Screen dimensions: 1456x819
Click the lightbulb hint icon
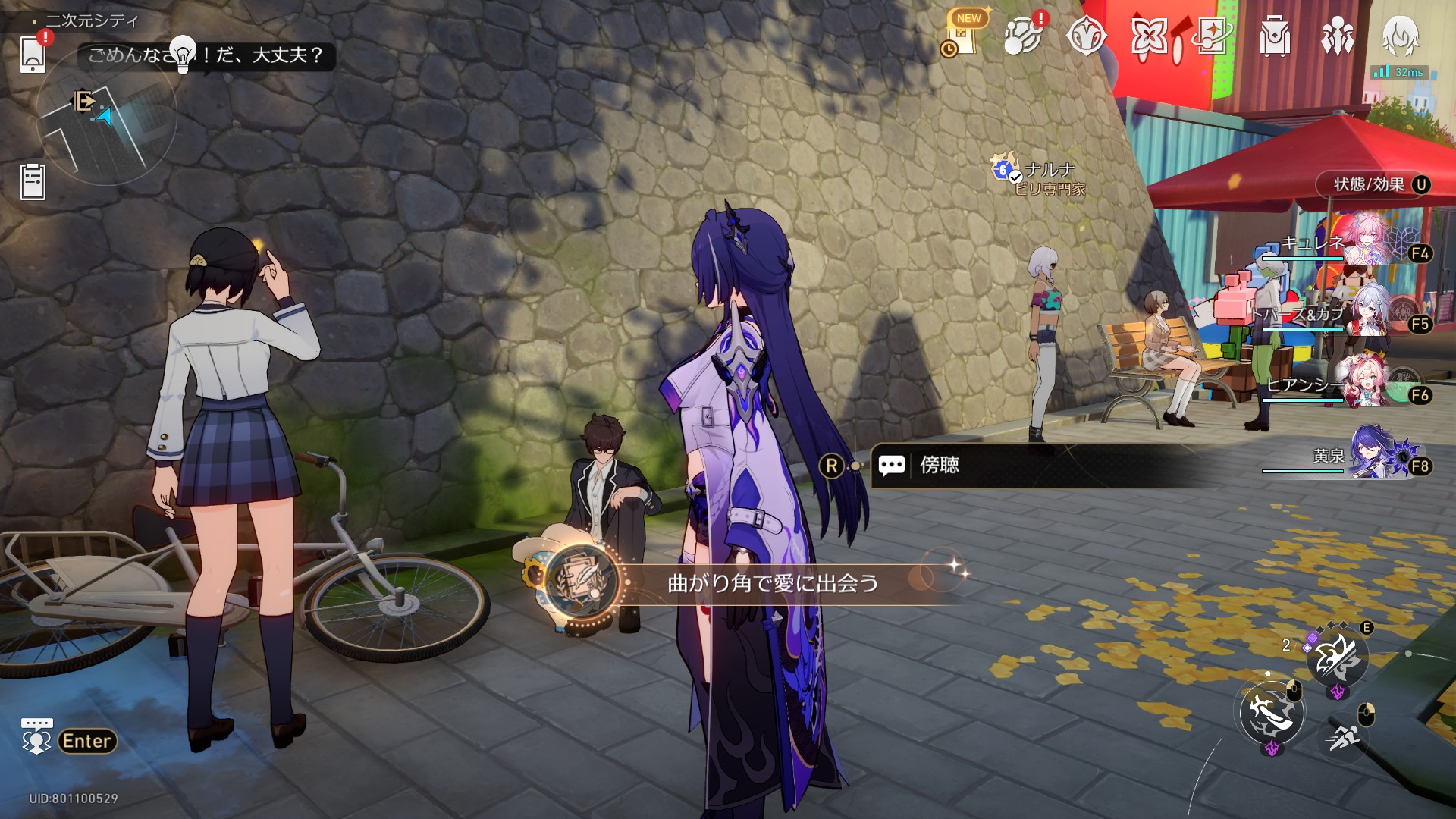[x=183, y=53]
